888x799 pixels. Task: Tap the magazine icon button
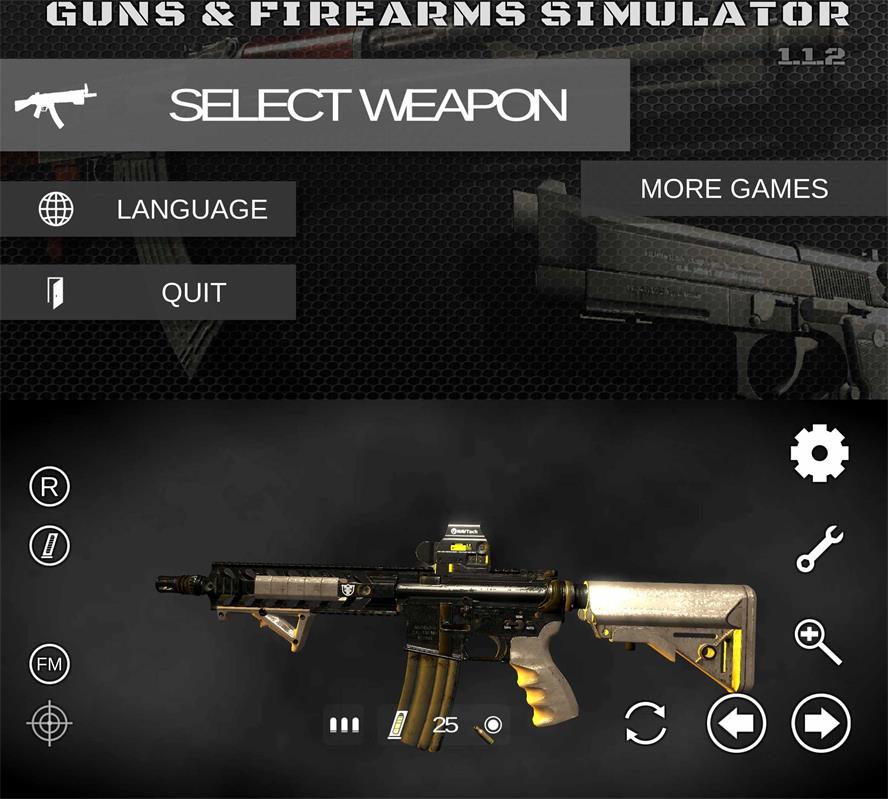tap(50, 546)
